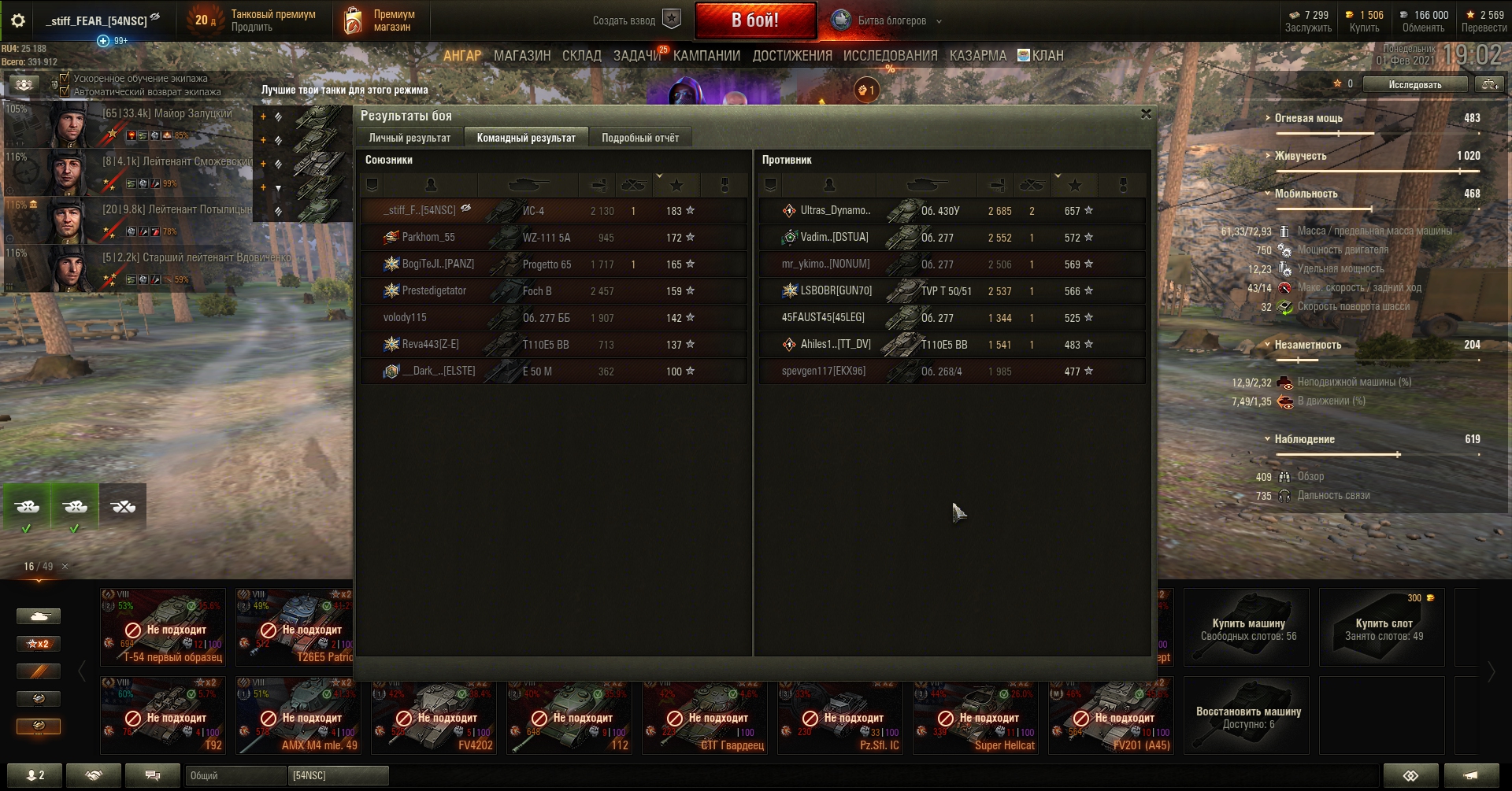Open the ИССЛЕДОВАНИЯ menu
This screenshot has width=1512, height=791.
890,56
